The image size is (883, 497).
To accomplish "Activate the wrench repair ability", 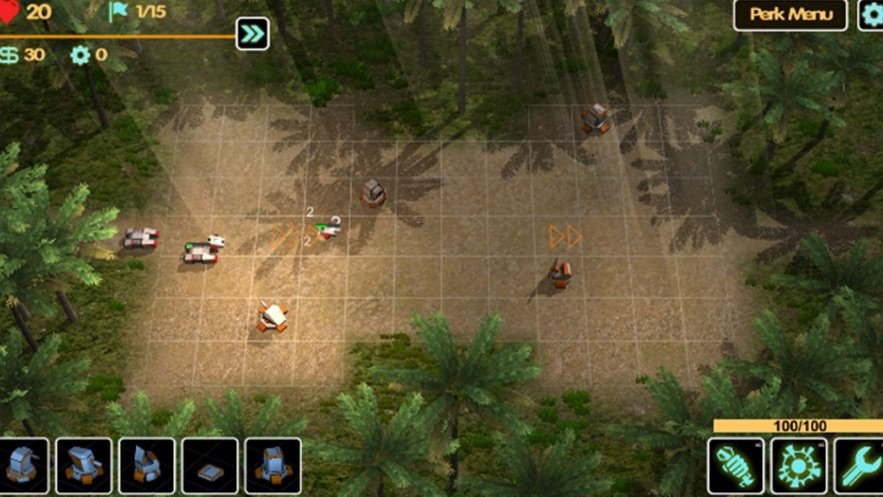I will tap(860, 466).
